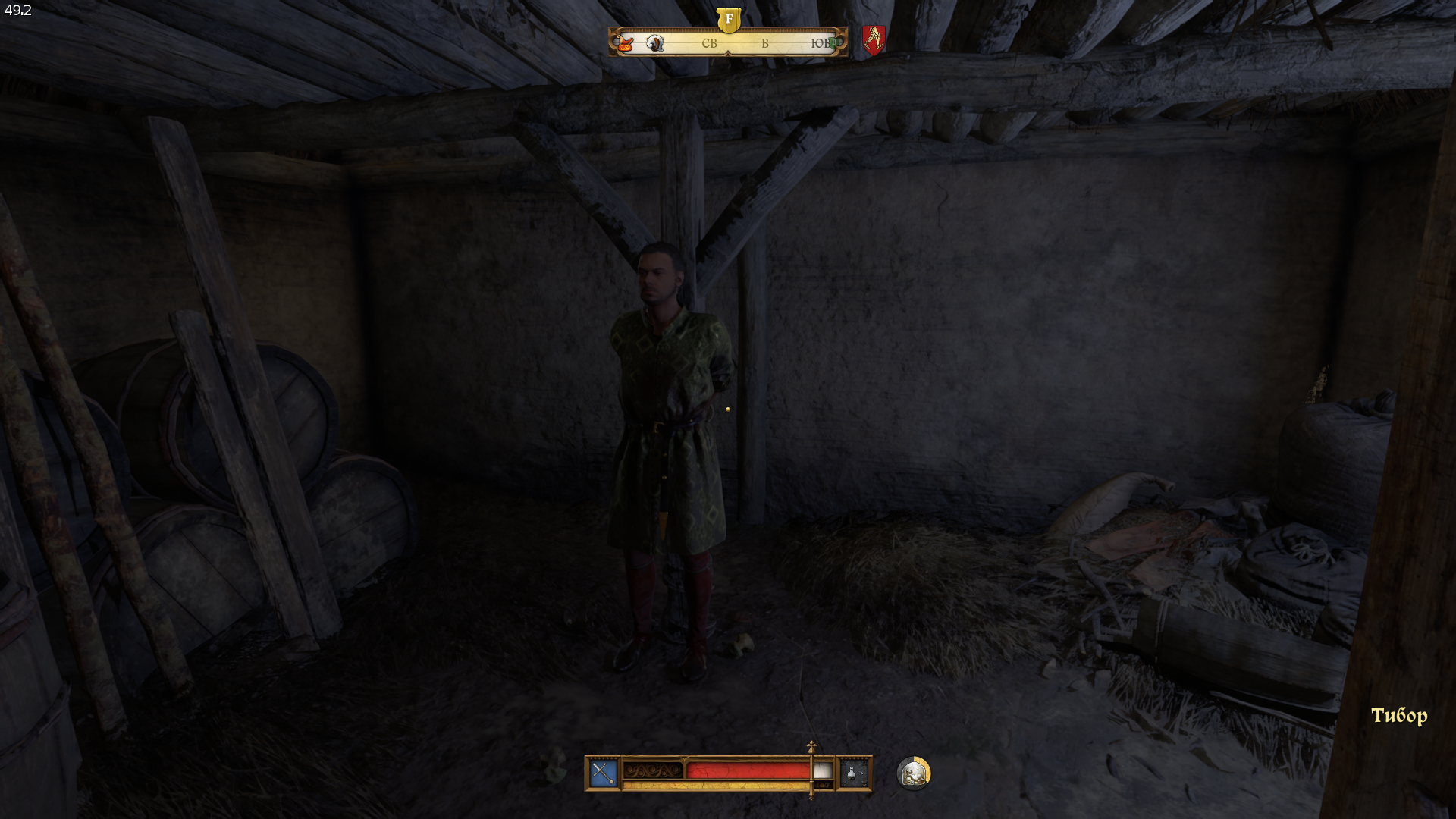Select the crossed weapon slot icon
The image size is (1456, 819).
[603, 773]
